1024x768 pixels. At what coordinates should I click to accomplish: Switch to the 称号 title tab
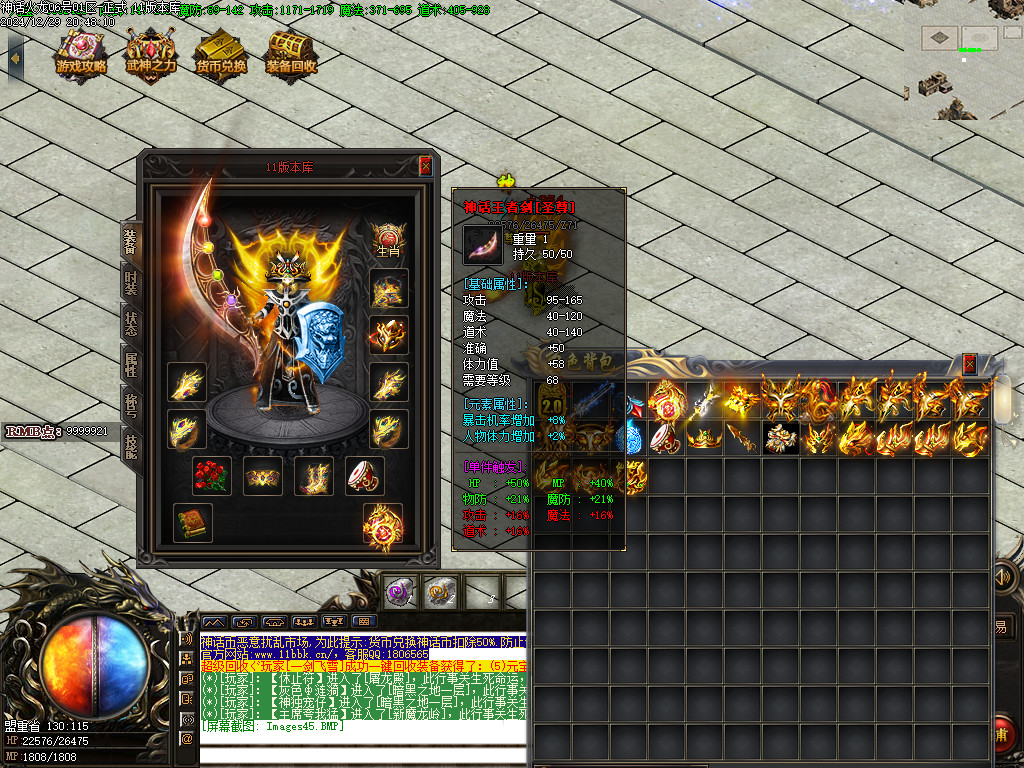(x=131, y=405)
